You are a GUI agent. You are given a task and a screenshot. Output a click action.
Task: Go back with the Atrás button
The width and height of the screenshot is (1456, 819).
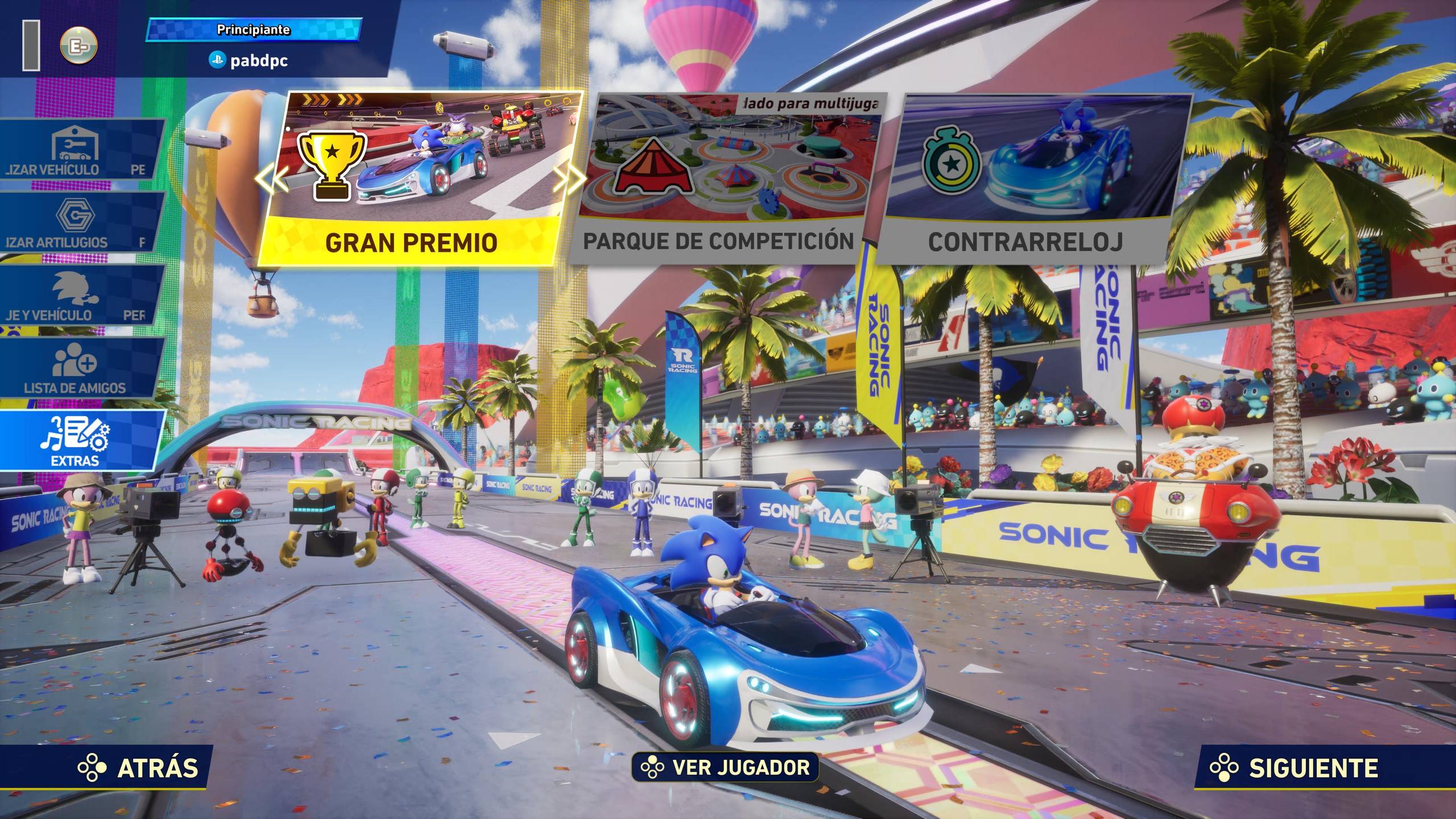click(139, 768)
